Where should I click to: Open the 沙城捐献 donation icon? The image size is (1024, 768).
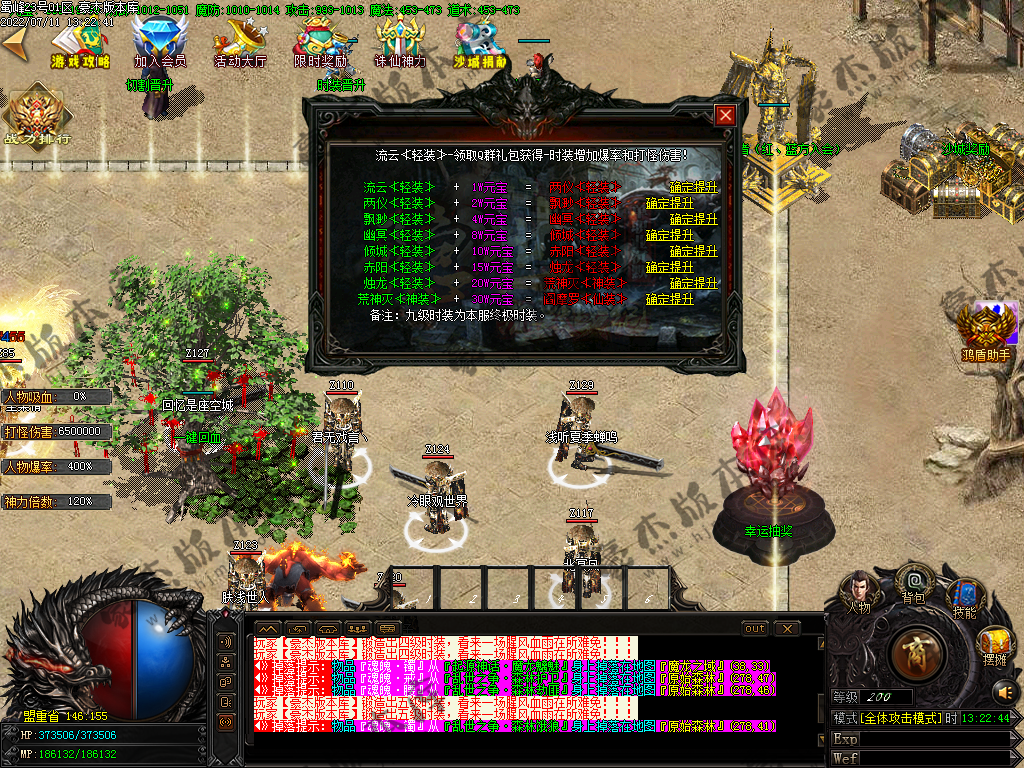(480, 43)
